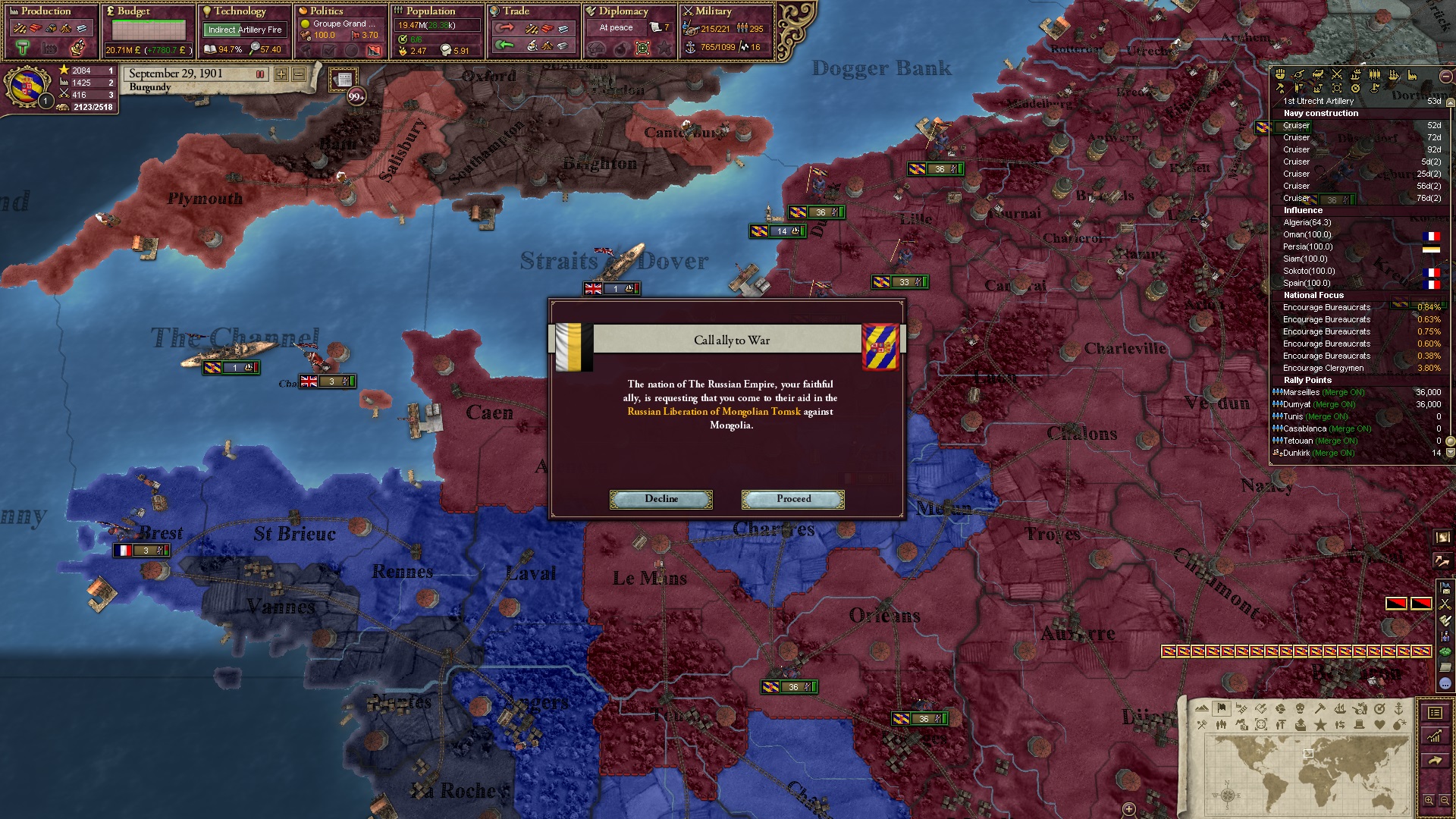Decrease game speed with the minus button
The height and width of the screenshot is (819, 1456).
coord(299,74)
